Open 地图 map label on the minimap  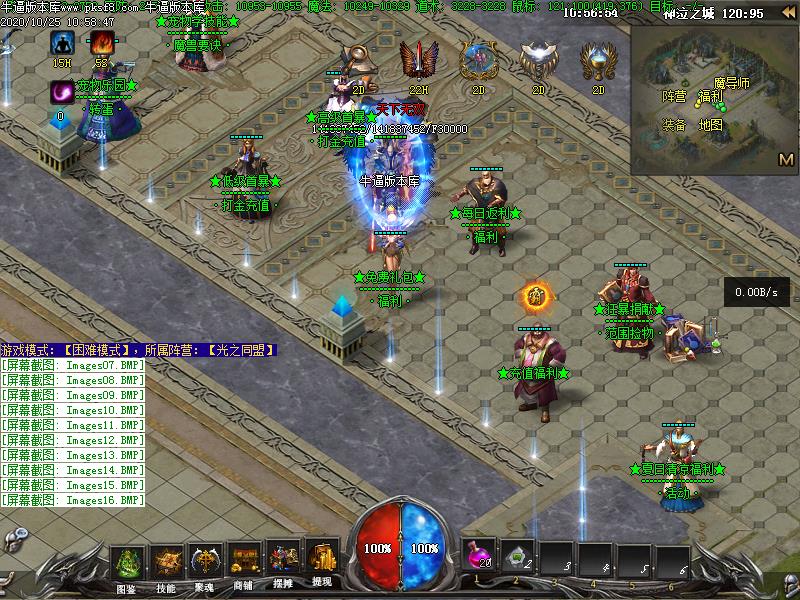tap(710, 125)
